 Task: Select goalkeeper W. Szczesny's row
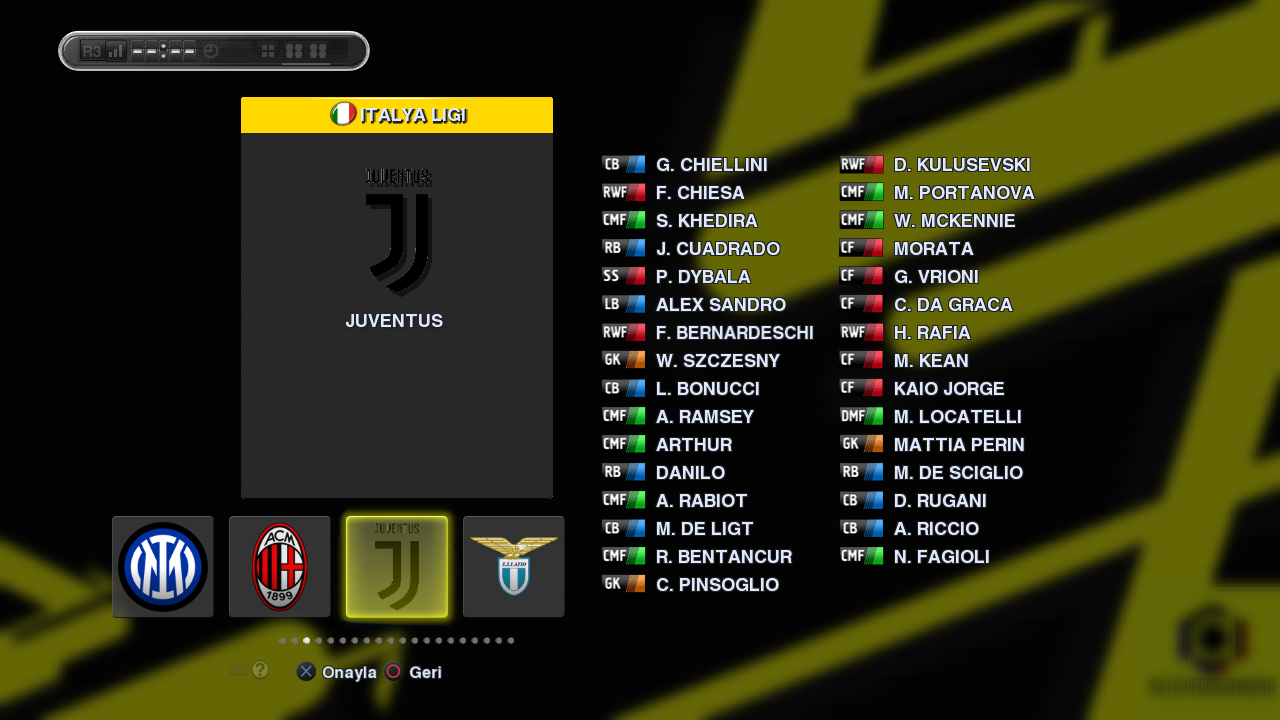pyautogui.click(x=717, y=361)
